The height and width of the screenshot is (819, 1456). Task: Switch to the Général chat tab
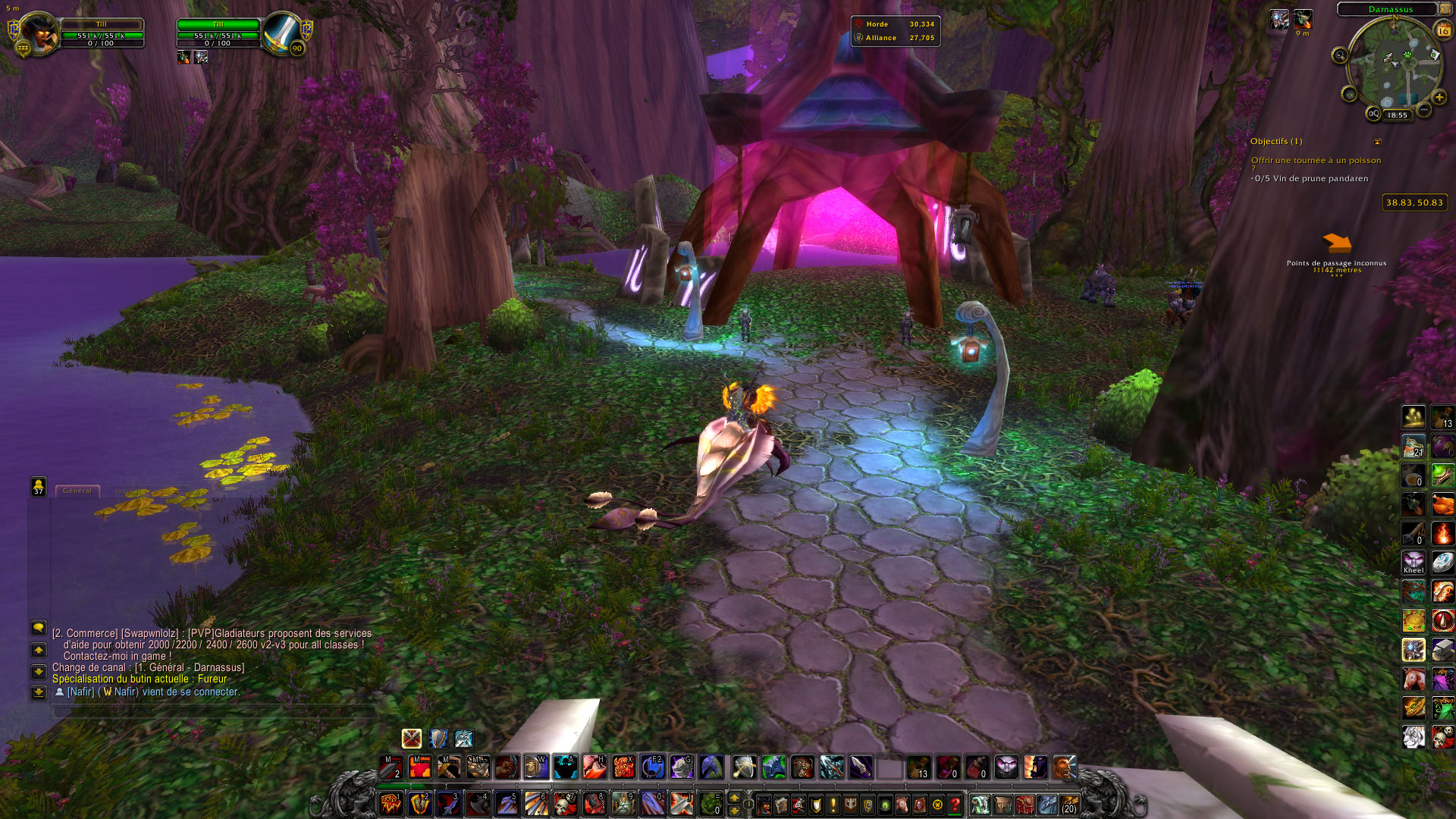77,491
